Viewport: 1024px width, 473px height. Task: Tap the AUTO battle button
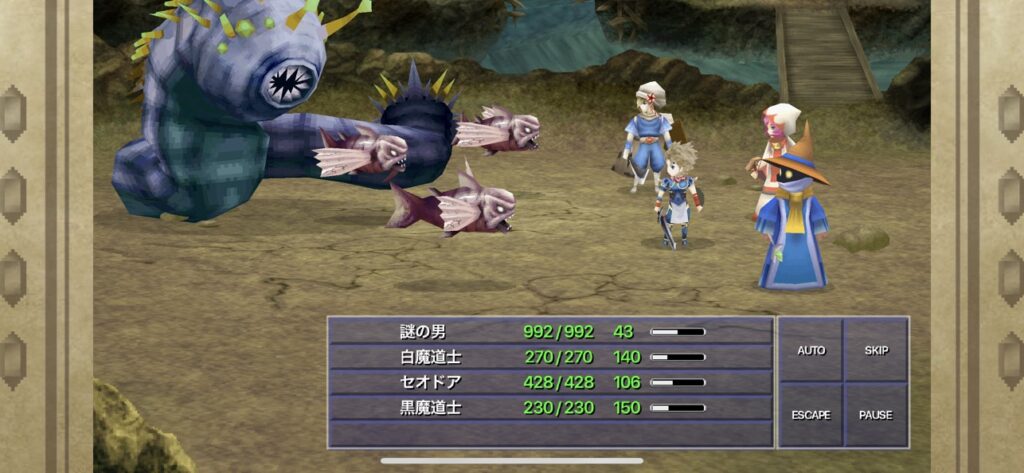[x=811, y=351]
